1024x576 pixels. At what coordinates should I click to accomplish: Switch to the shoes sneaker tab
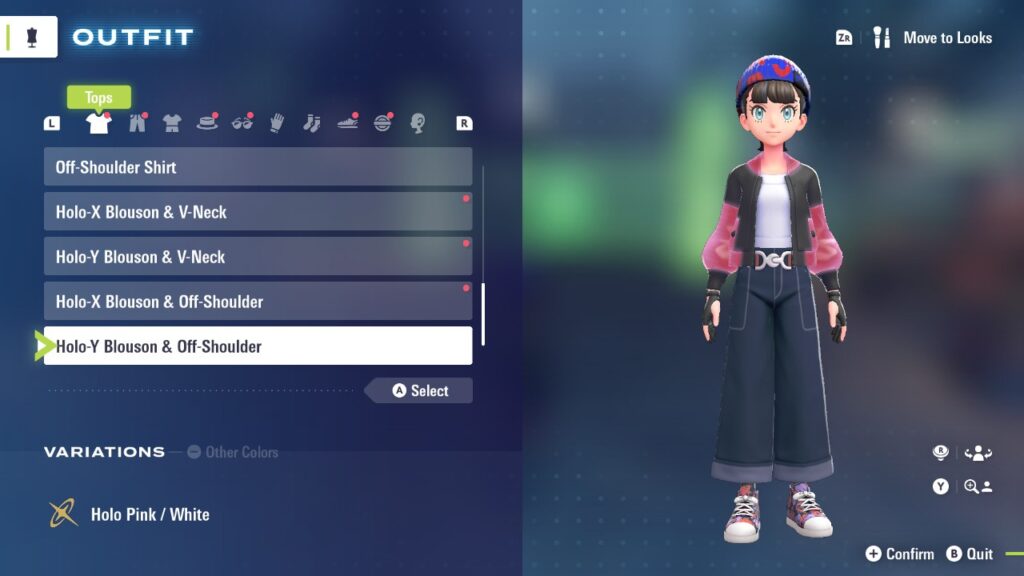347,123
